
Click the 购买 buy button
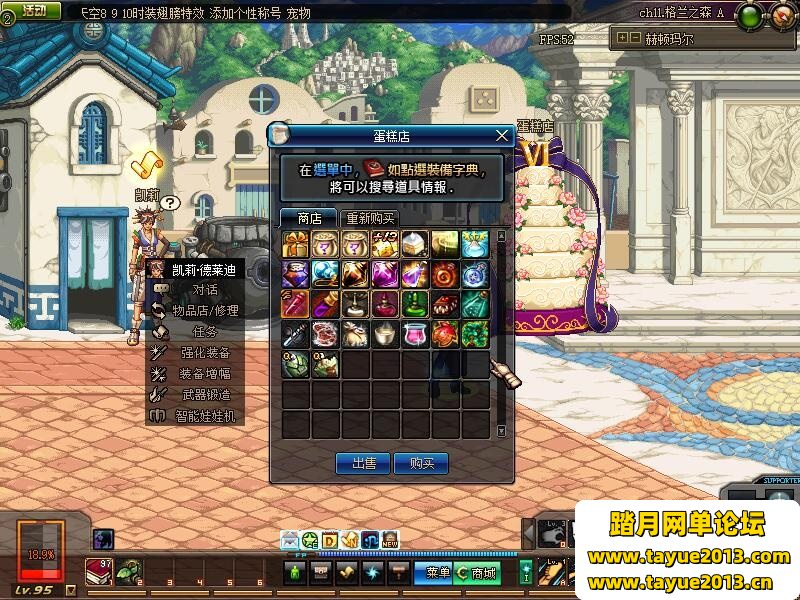421,463
